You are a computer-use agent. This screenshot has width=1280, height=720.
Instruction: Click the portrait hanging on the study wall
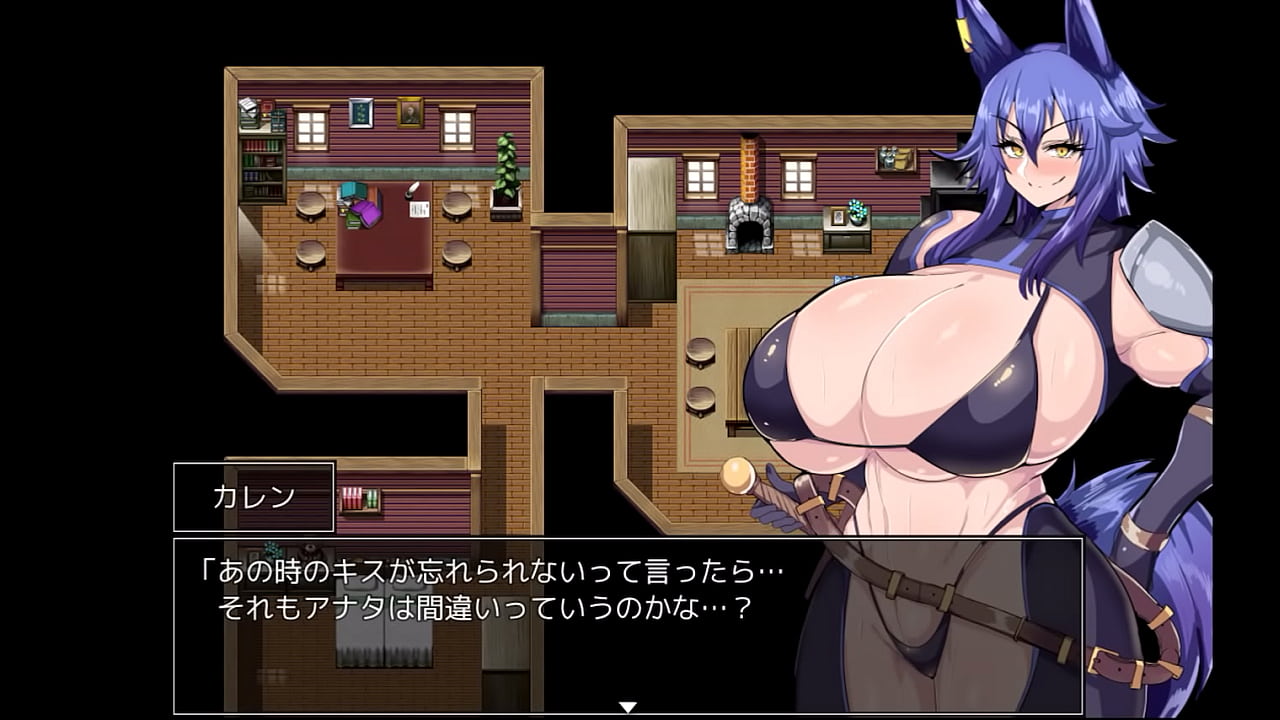pyautogui.click(x=410, y=112)
